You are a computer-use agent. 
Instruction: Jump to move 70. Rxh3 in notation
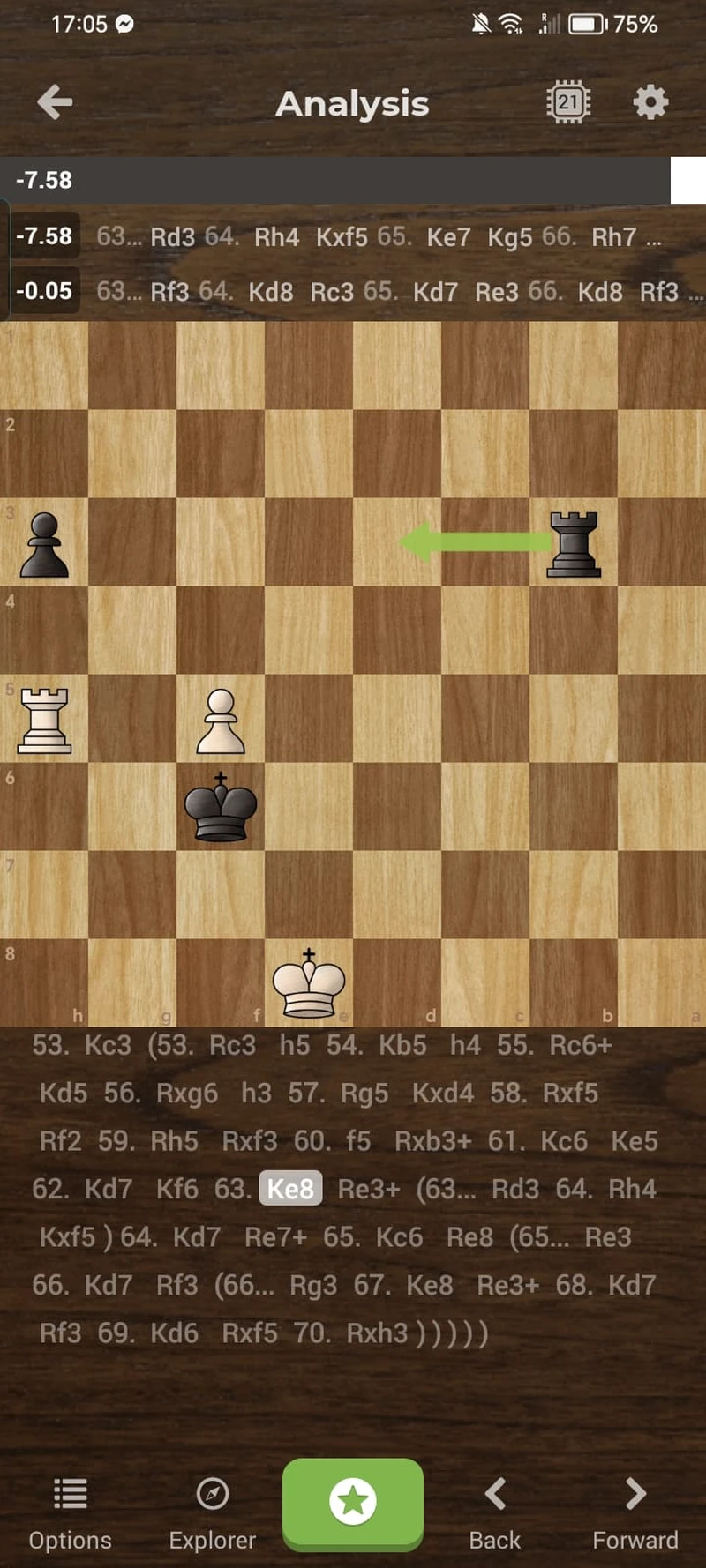click(377, 1333)
